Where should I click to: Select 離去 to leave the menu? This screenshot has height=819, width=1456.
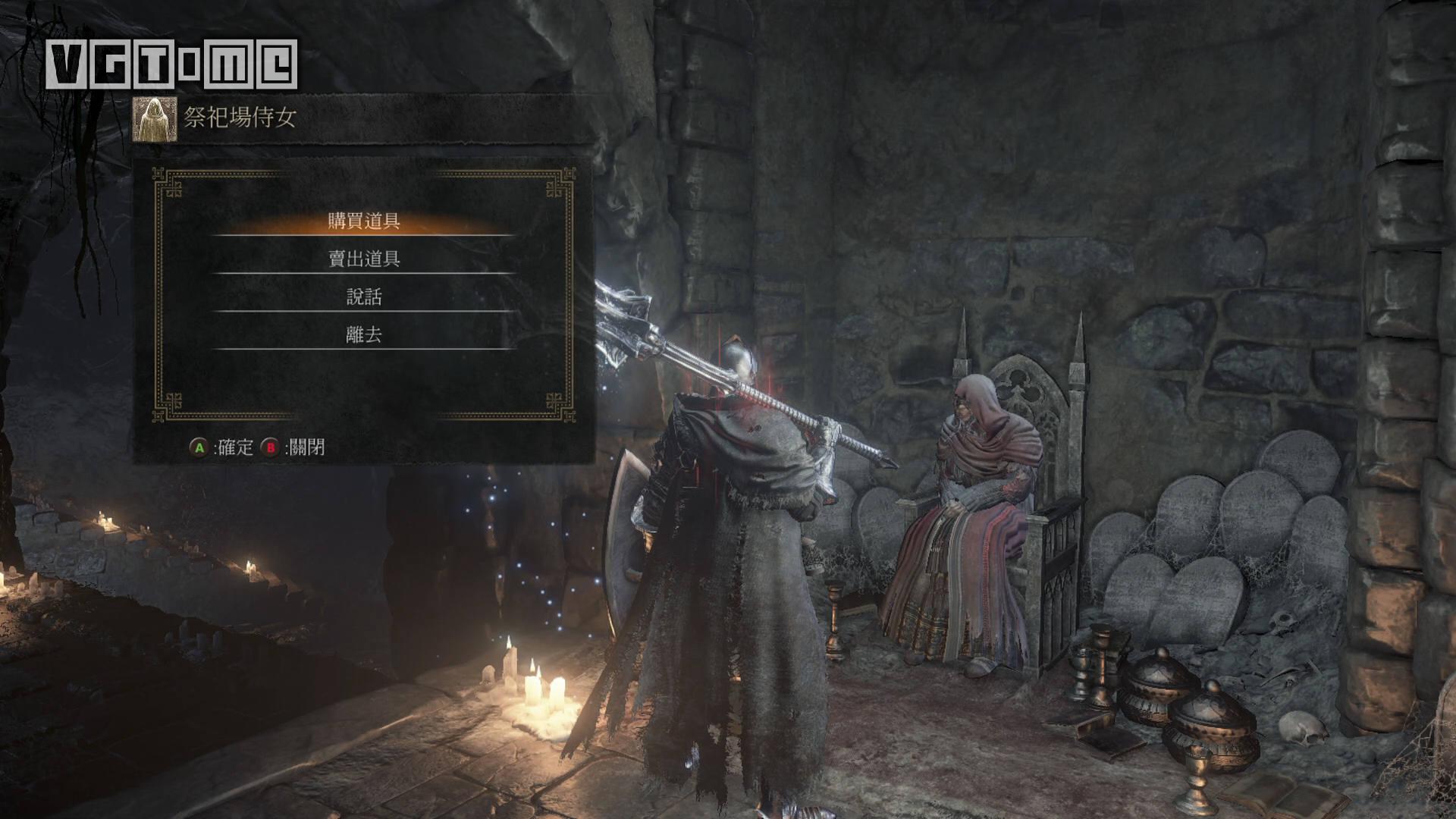tap(364, 334)
